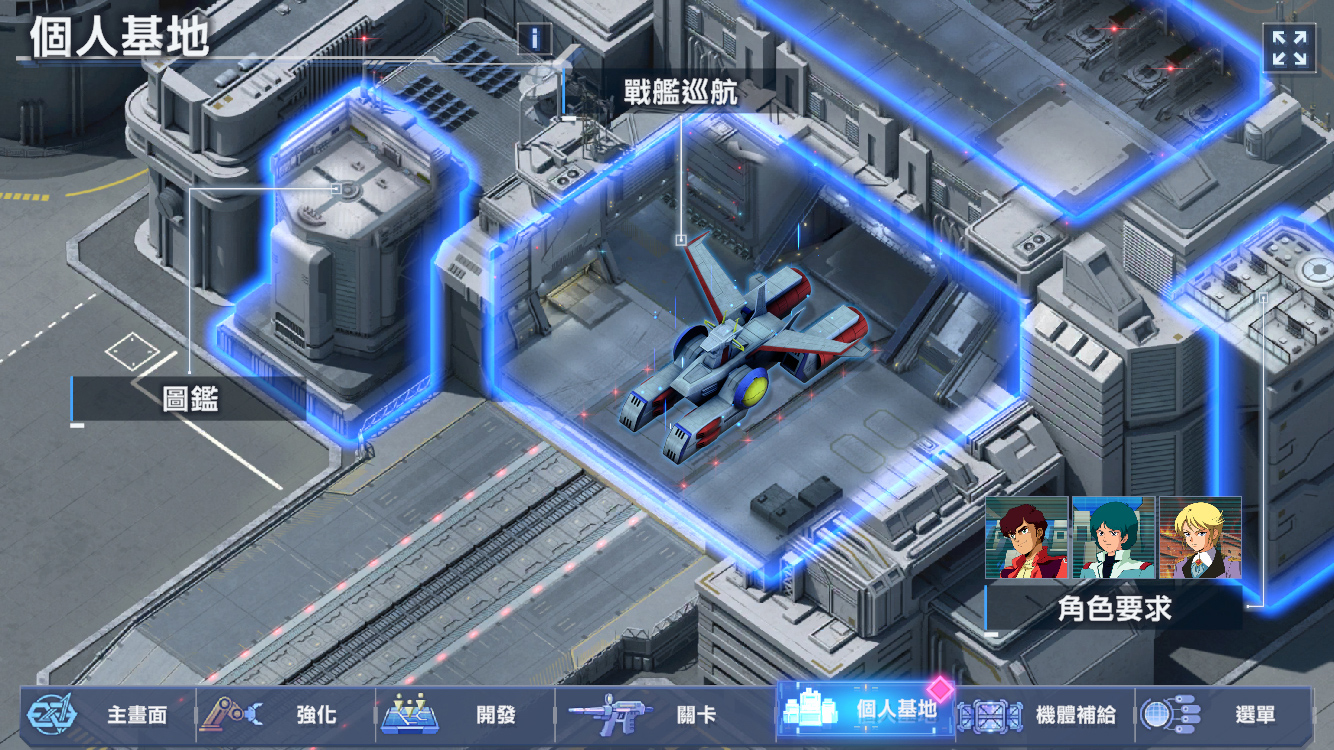Go to the 開發 development tab
This screenshot has width=1334, height=750.
(465, 715)
